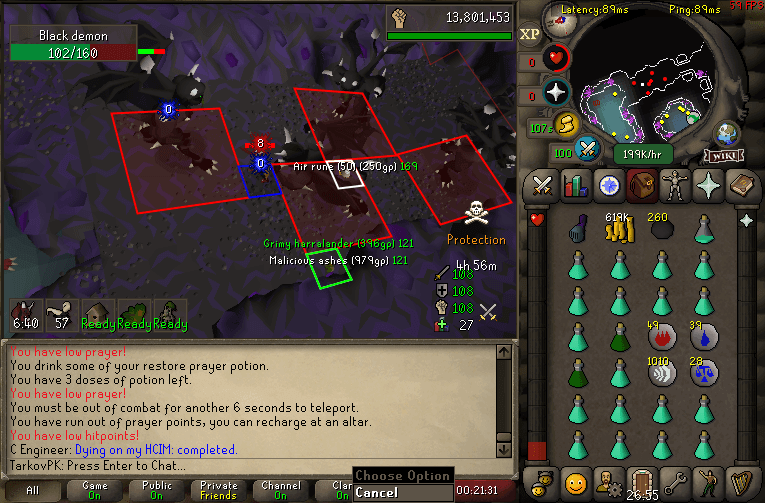765x503 pixels.
Task: Toggle the quick-prayers orb
Action: click(x=556, y=93)
